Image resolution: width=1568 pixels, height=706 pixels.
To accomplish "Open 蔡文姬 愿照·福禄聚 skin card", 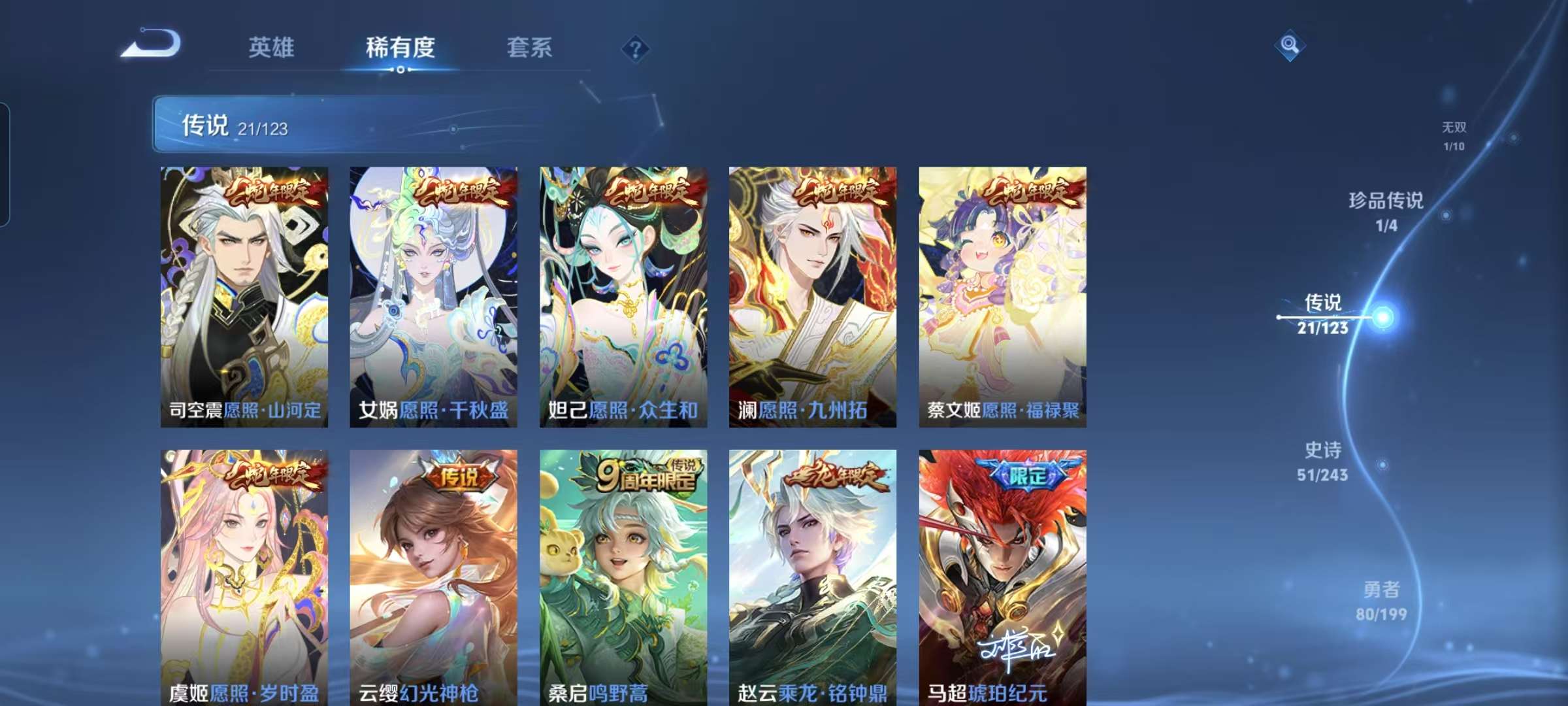I will tap(1002, 294).
